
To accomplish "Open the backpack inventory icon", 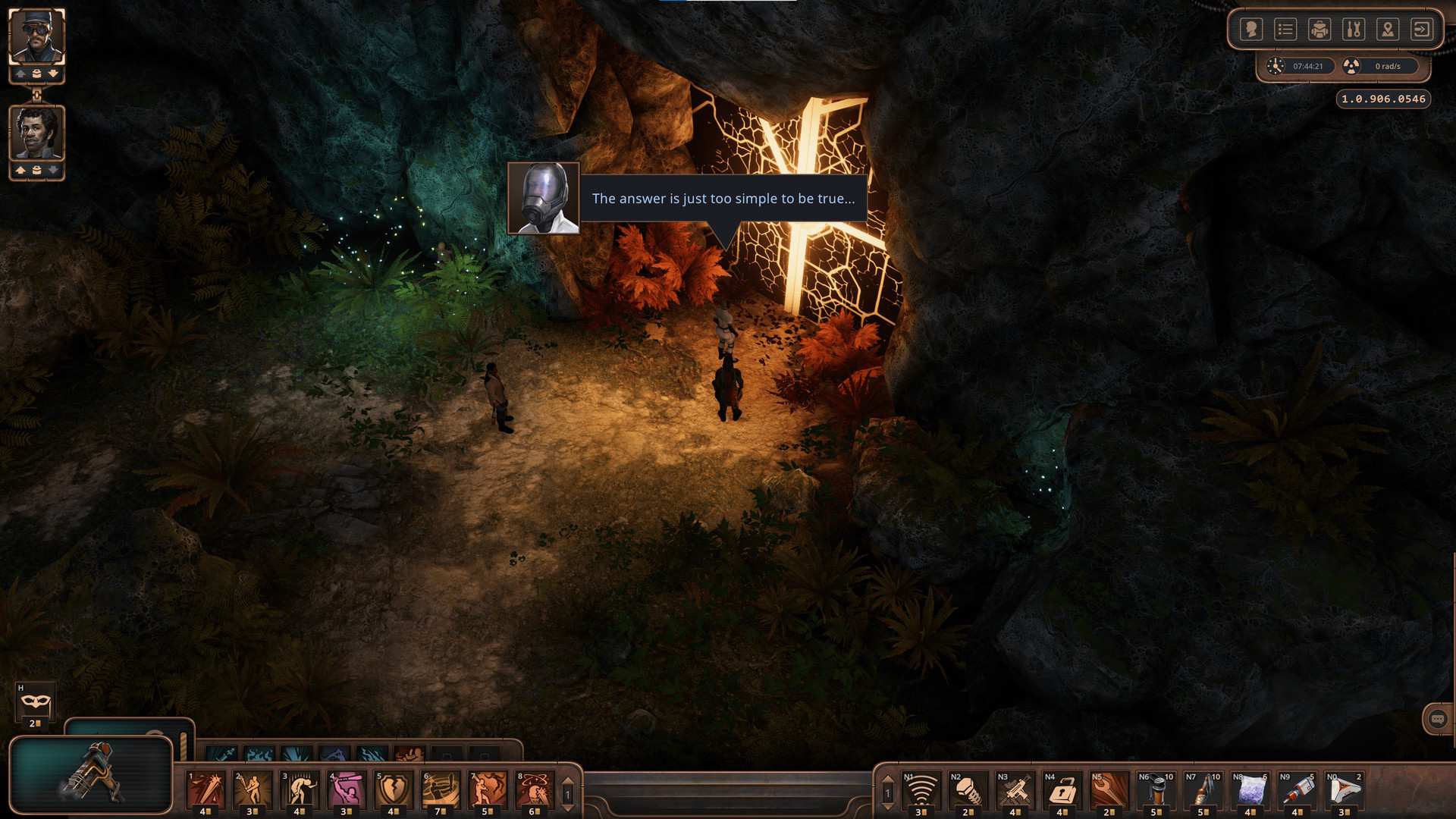I will pyautogui.click(x=1319, y=29).
